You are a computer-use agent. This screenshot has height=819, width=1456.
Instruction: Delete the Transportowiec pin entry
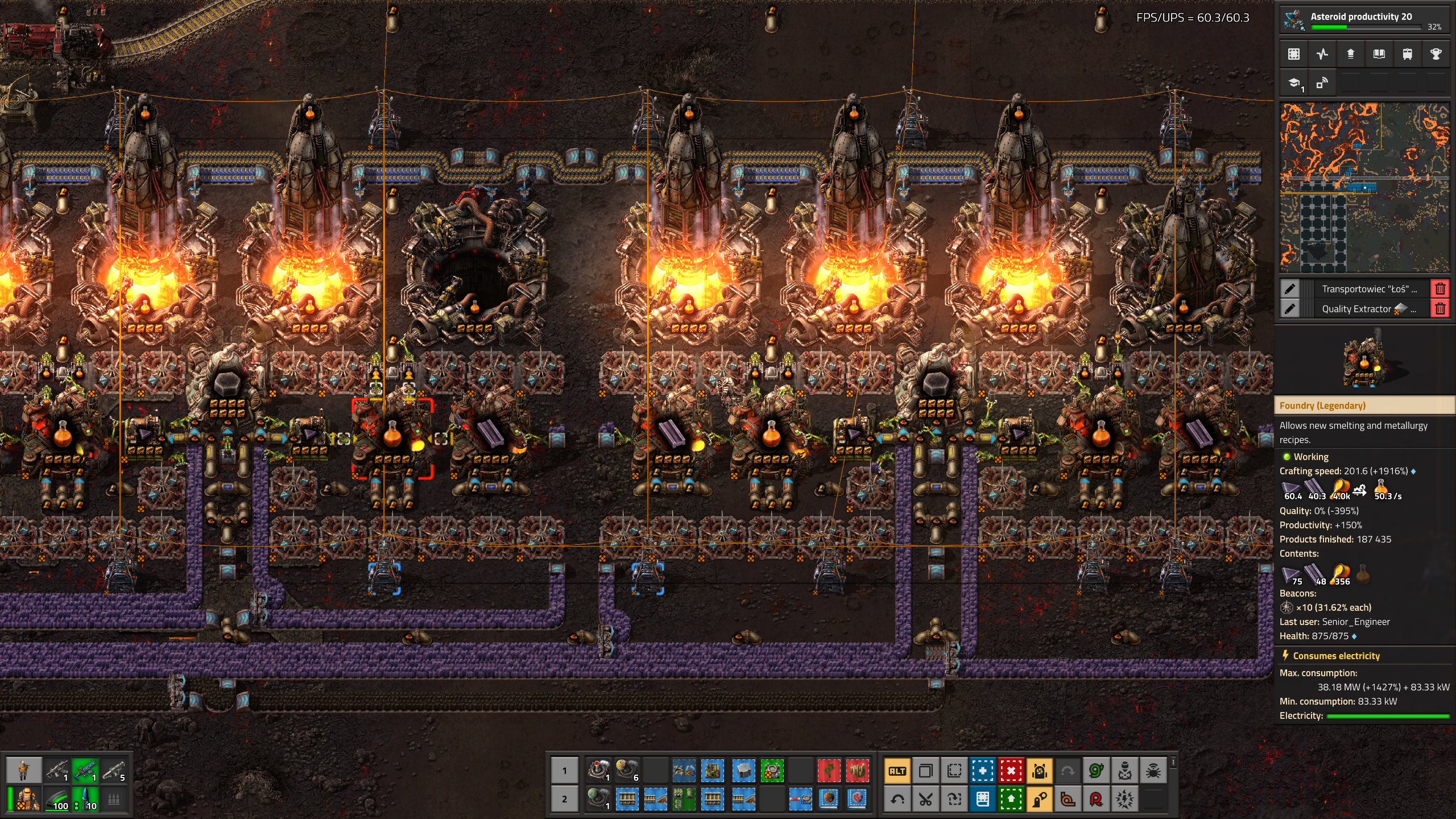pos(1440,289)
